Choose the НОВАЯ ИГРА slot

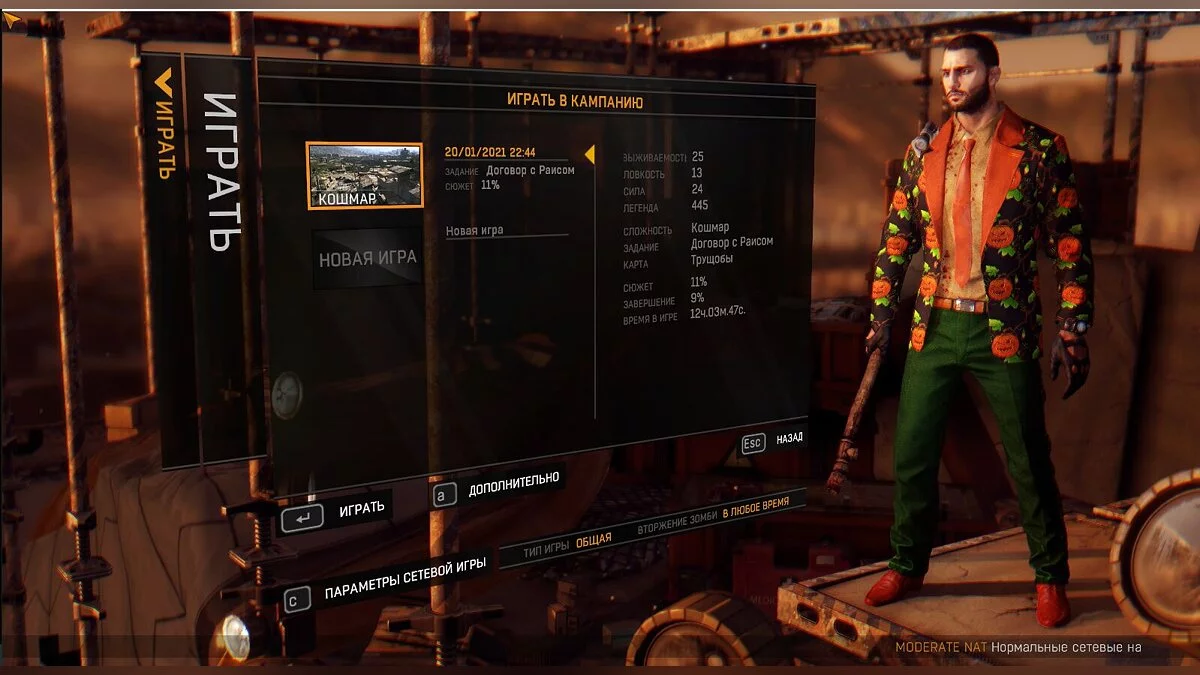pos(367,259)
